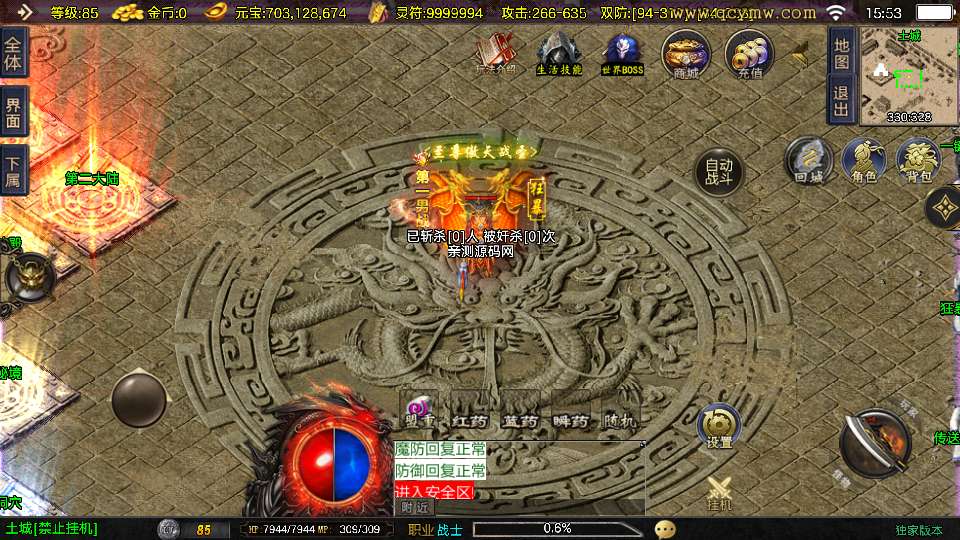Select the 下属 tab

click(x=13, y=170)
